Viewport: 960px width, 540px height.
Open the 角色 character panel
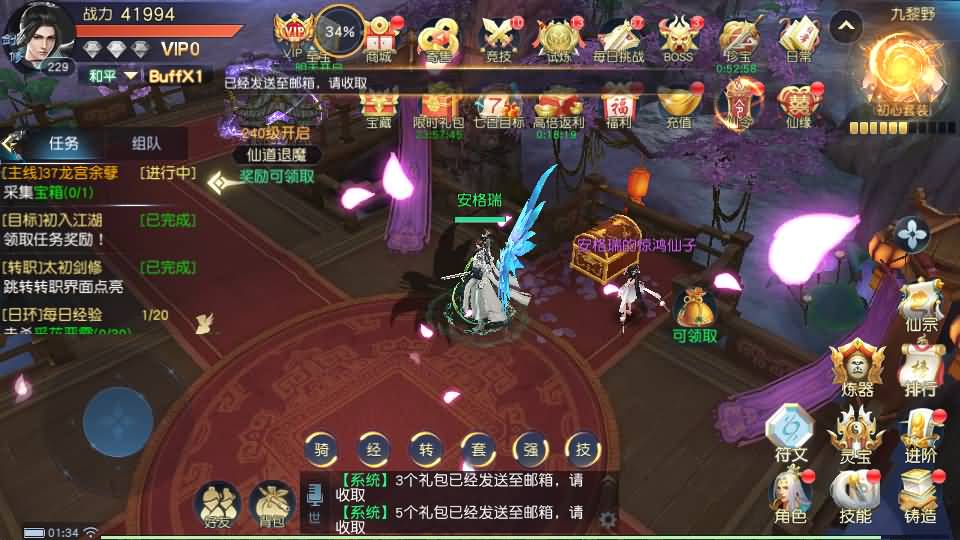pyautogui.click(x=789, y=495)
